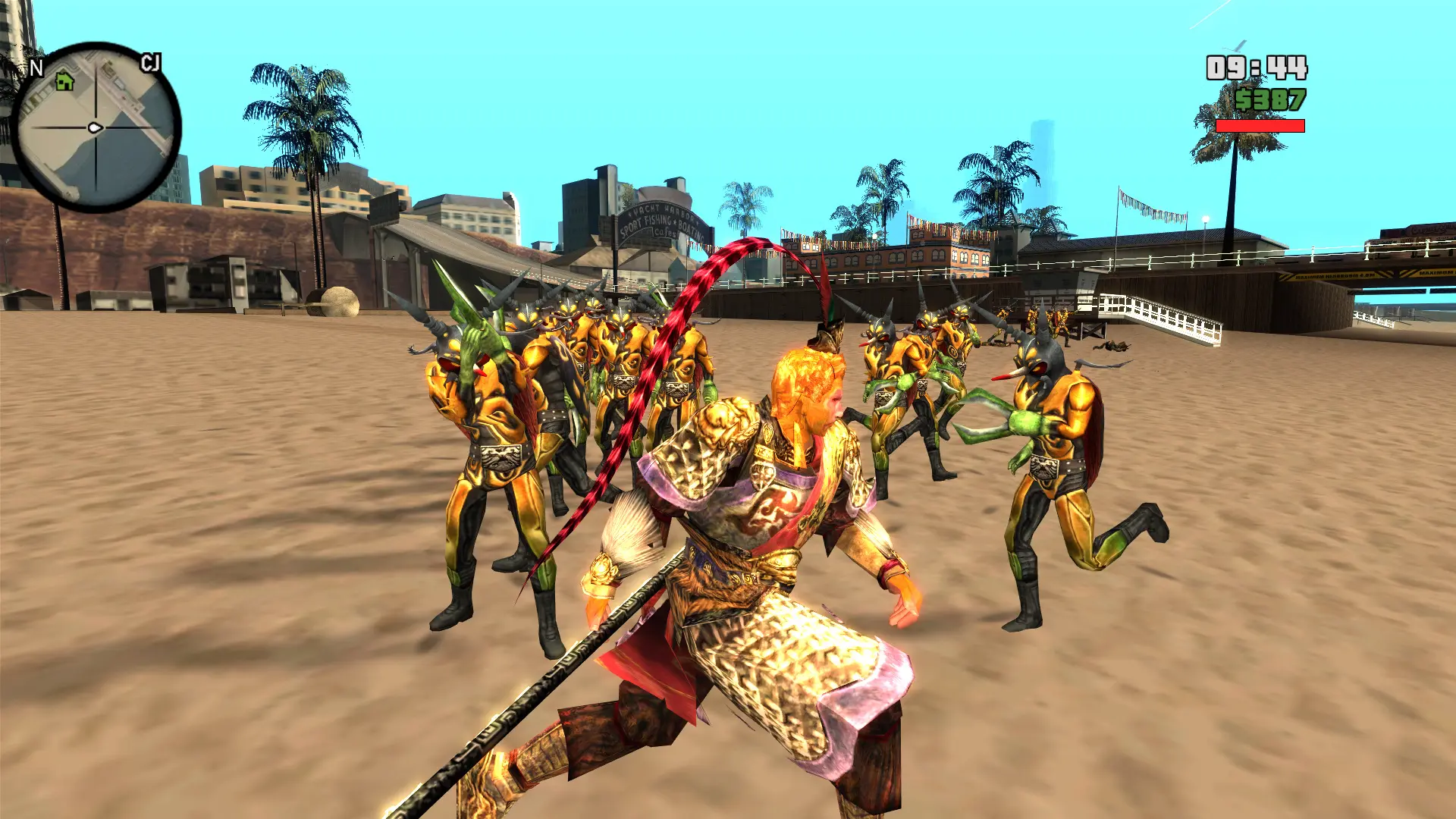The width and height of the screenshot is (1456, 819).
Task: Select the white player arrow in the radar center
Action: pyautogui.click(x=95, y=127)
